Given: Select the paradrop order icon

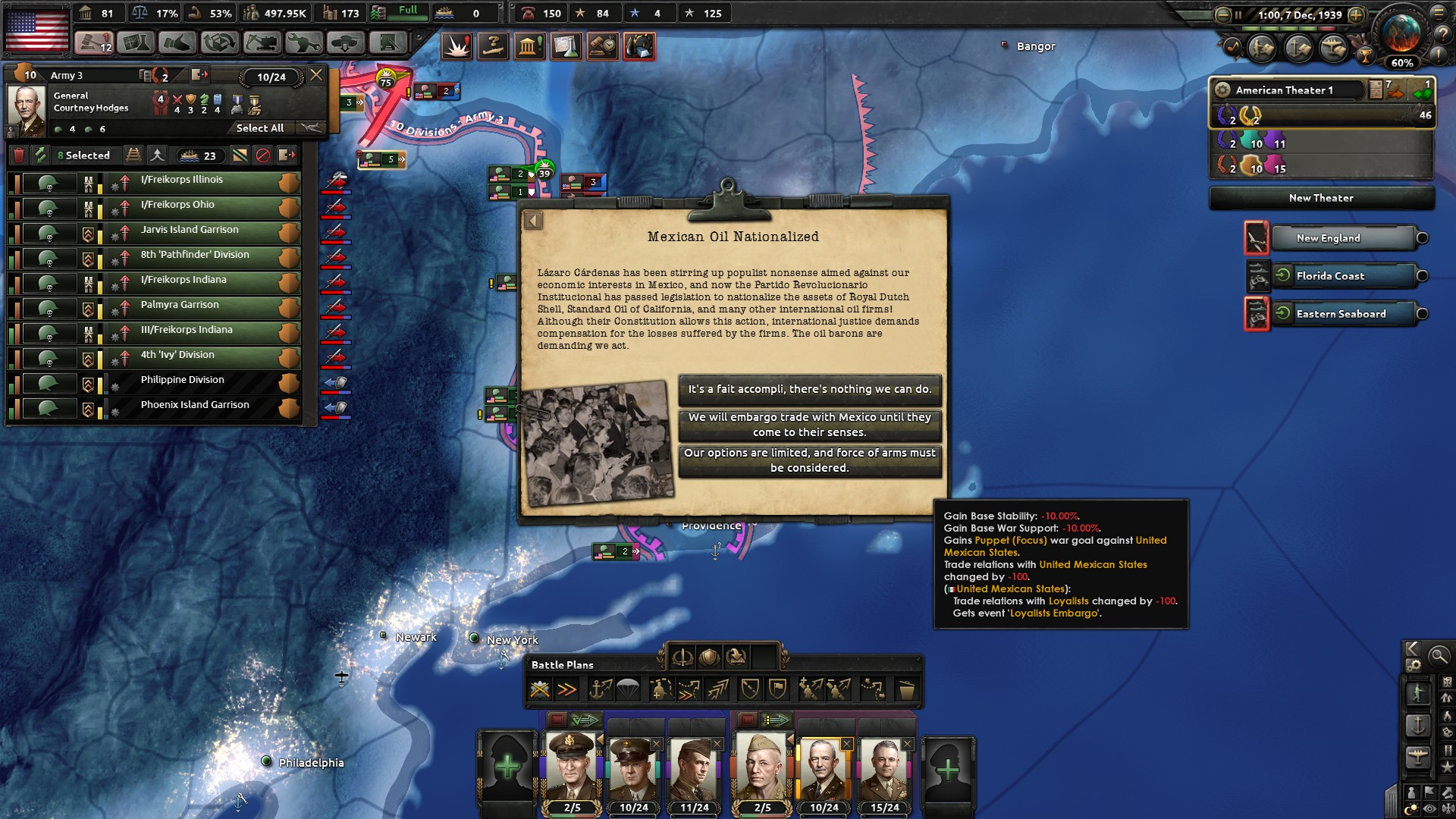Looking at the screenshot, I should 626,690.
